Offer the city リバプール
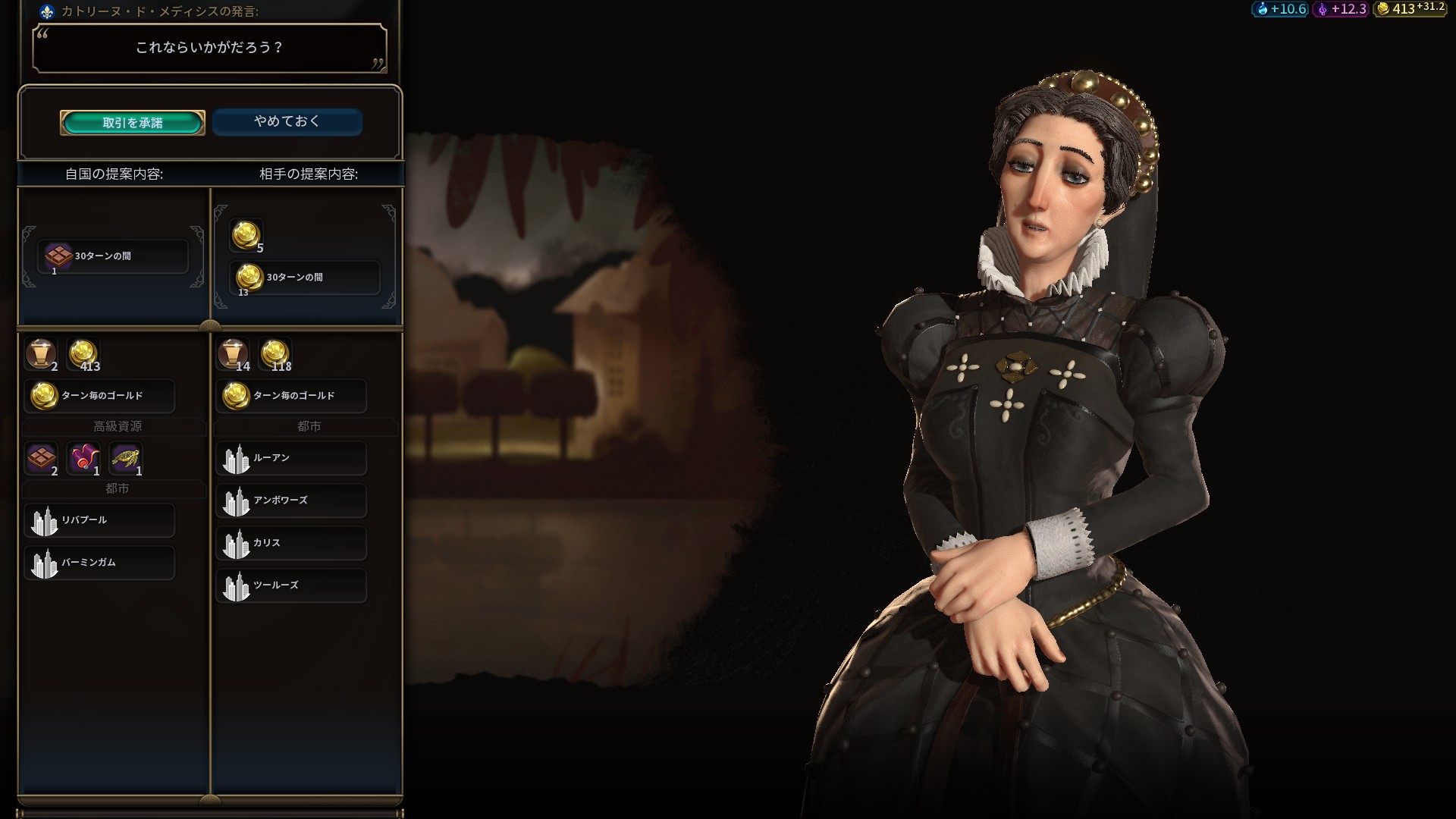 pos(99,521)
